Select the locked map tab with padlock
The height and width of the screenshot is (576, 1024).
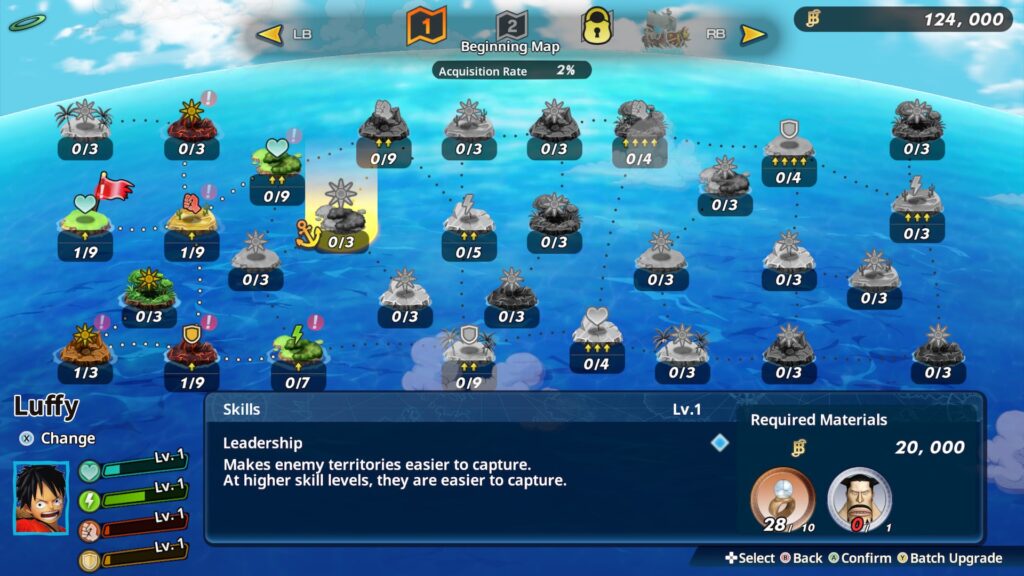click(x=597, y=25)
